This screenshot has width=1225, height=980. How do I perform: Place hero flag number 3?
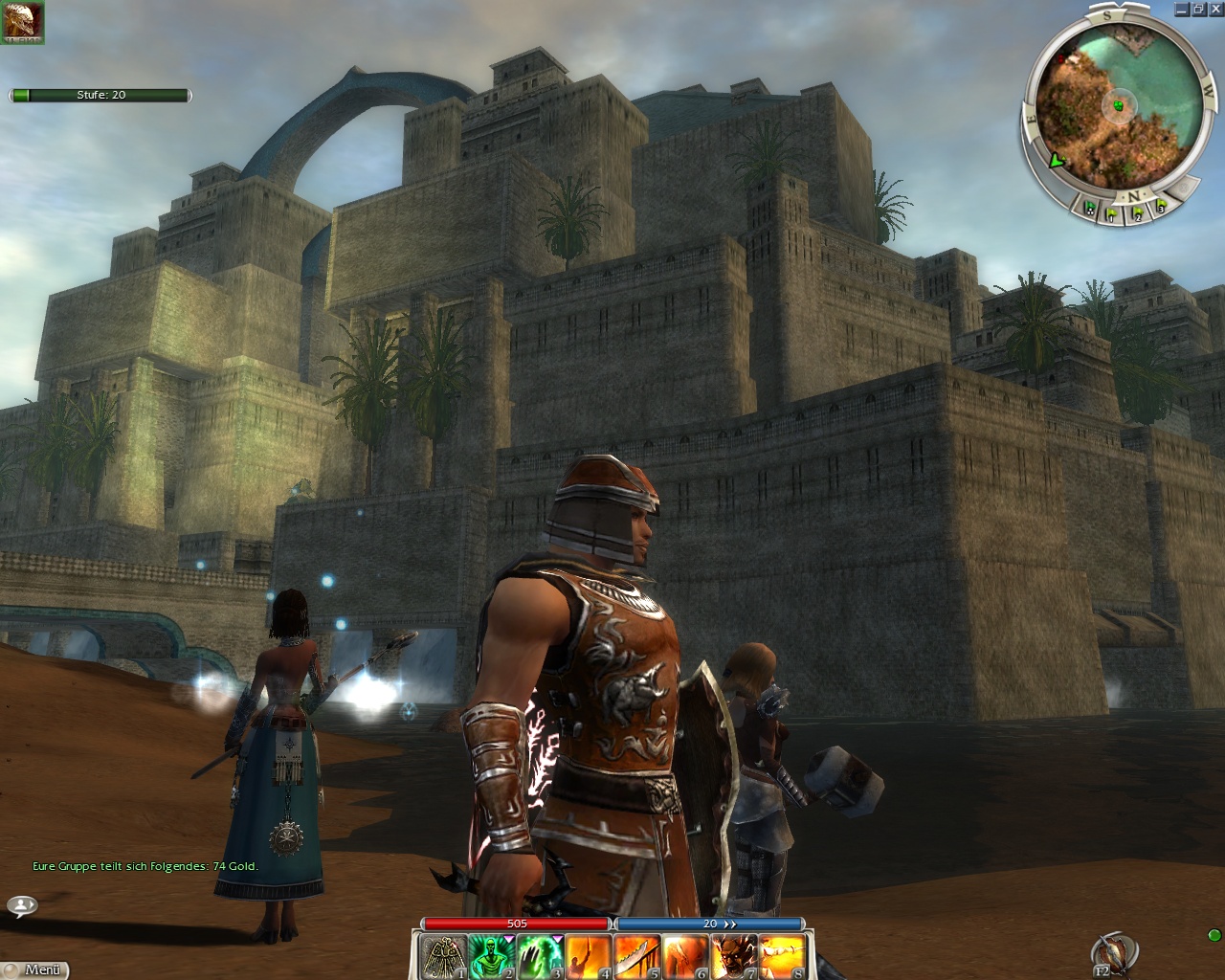pyautogui.click(x=1160, y=205)
